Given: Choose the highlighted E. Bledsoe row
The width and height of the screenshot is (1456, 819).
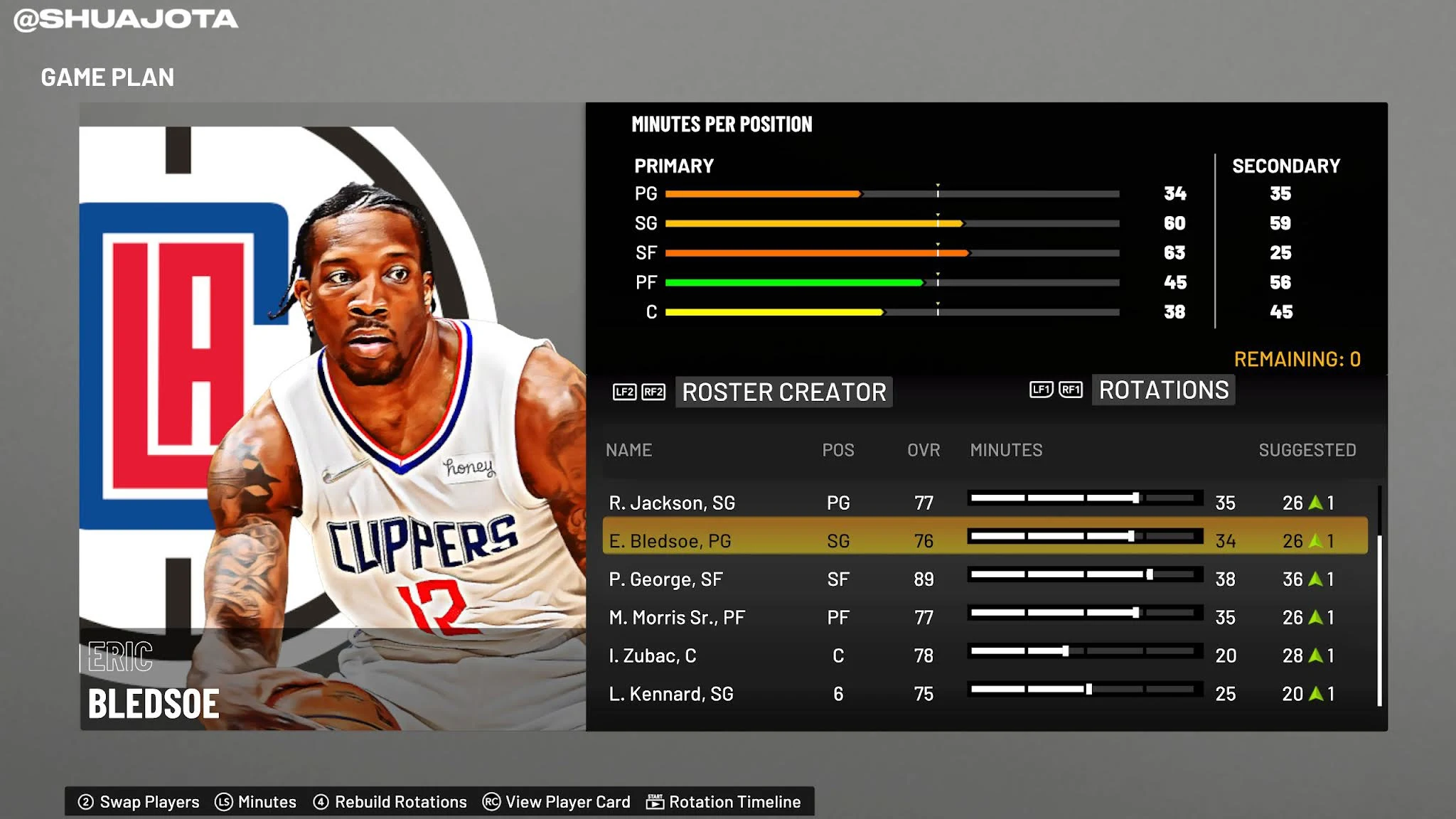Looking at the screenshot, I should pos(670,541).
